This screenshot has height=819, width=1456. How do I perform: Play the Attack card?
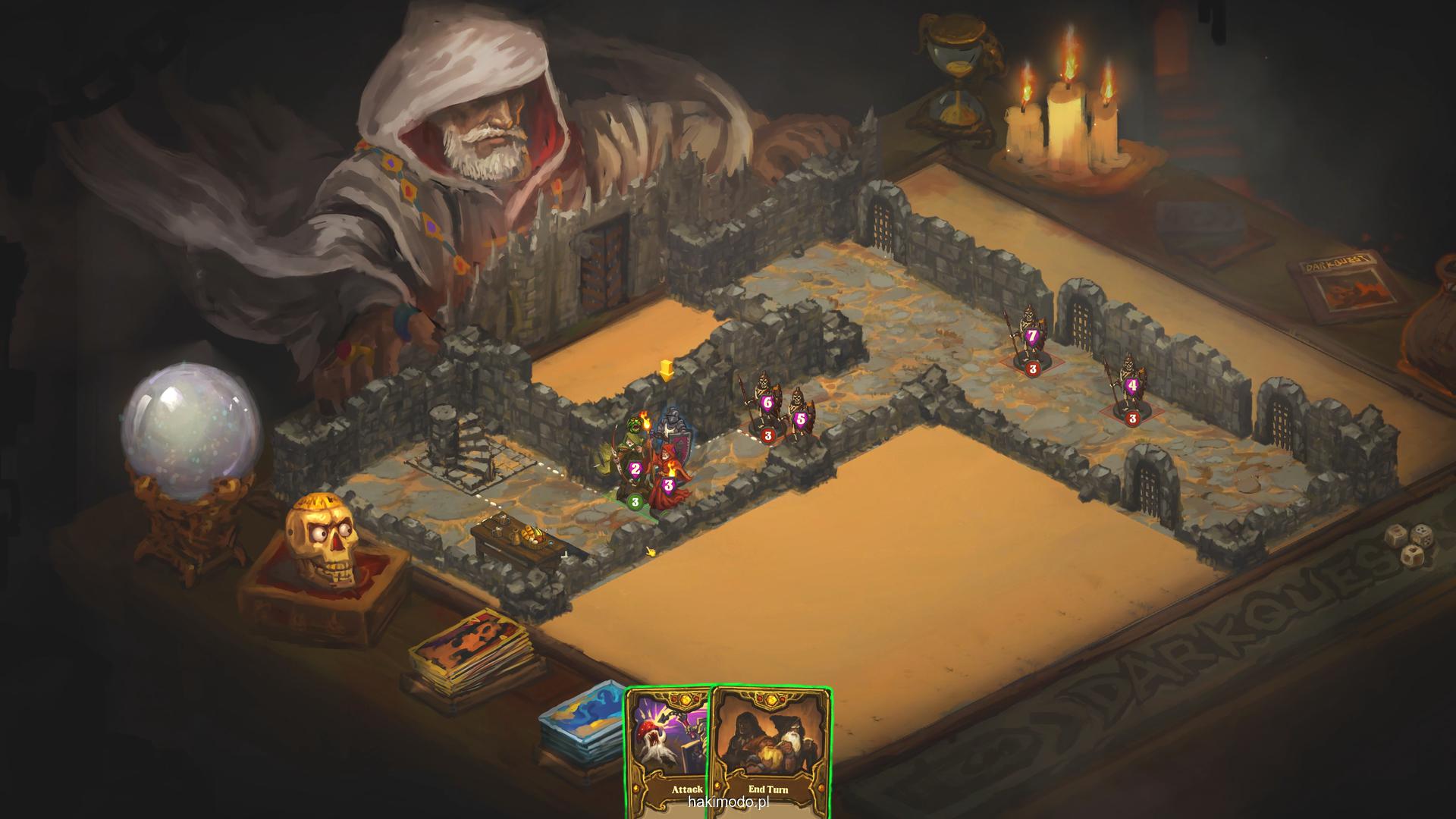667,751
